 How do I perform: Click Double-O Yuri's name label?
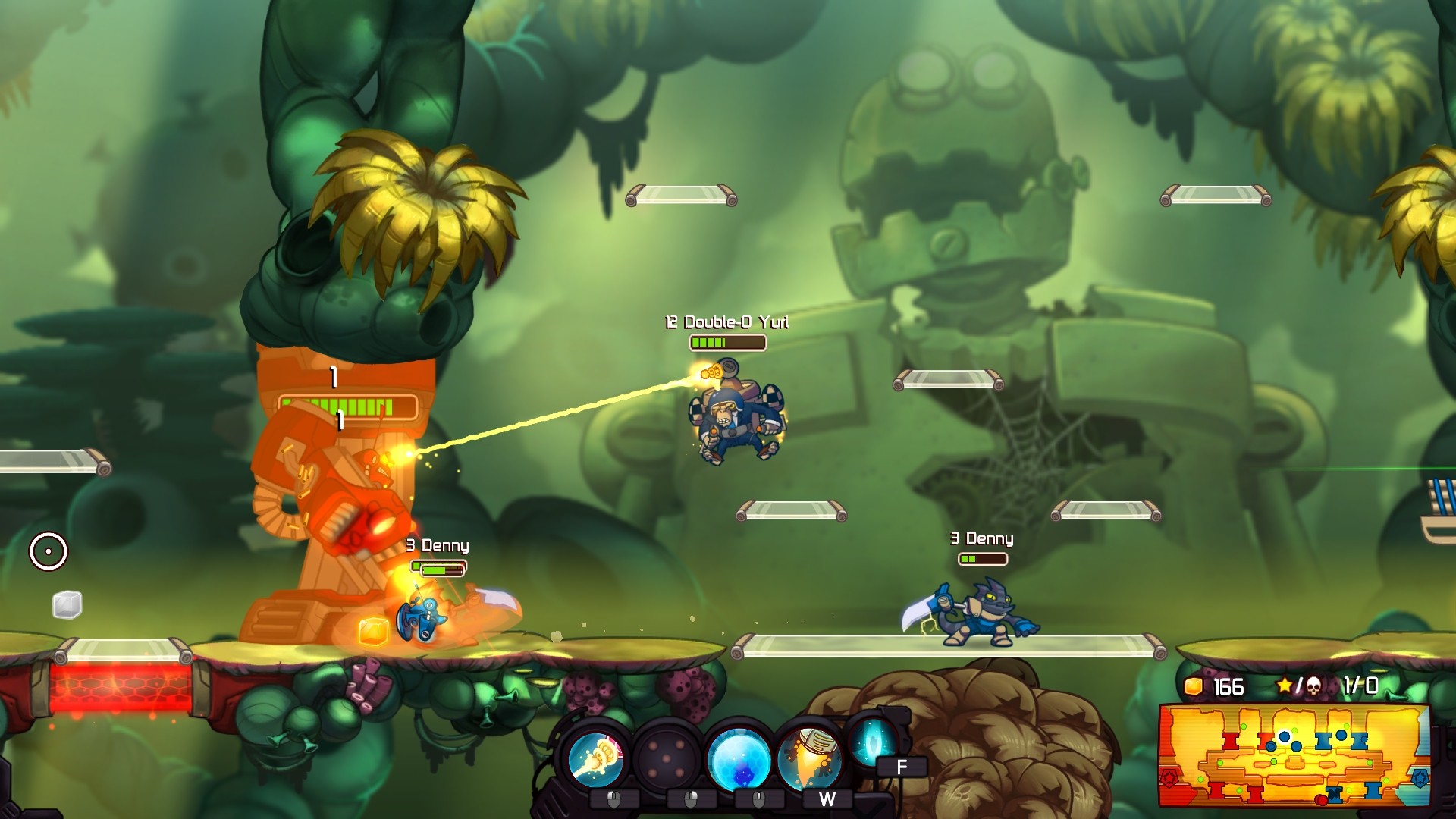pos(727,322)
